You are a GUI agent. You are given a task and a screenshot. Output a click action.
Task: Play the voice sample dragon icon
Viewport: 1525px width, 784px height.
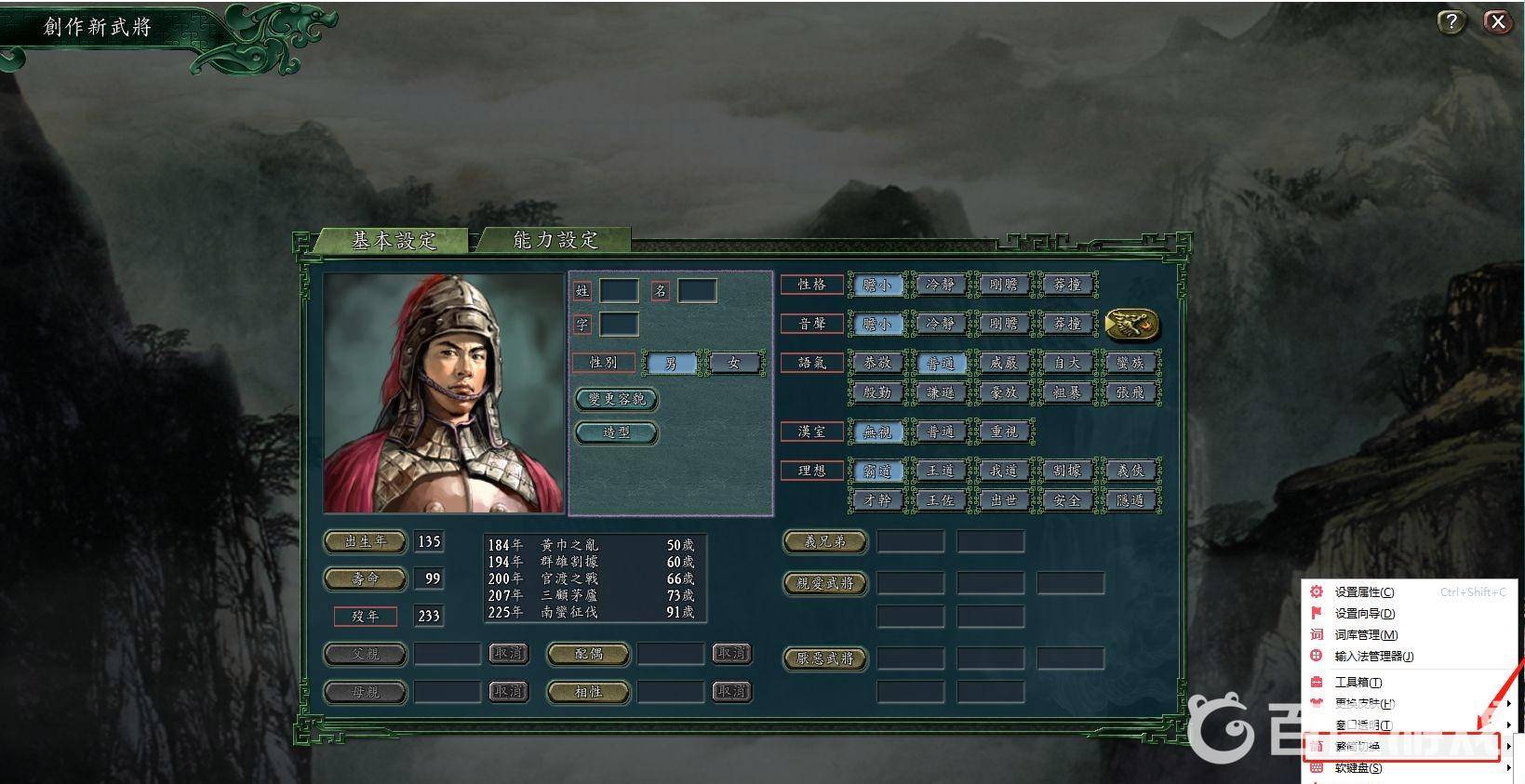(x=1132, y=324)
